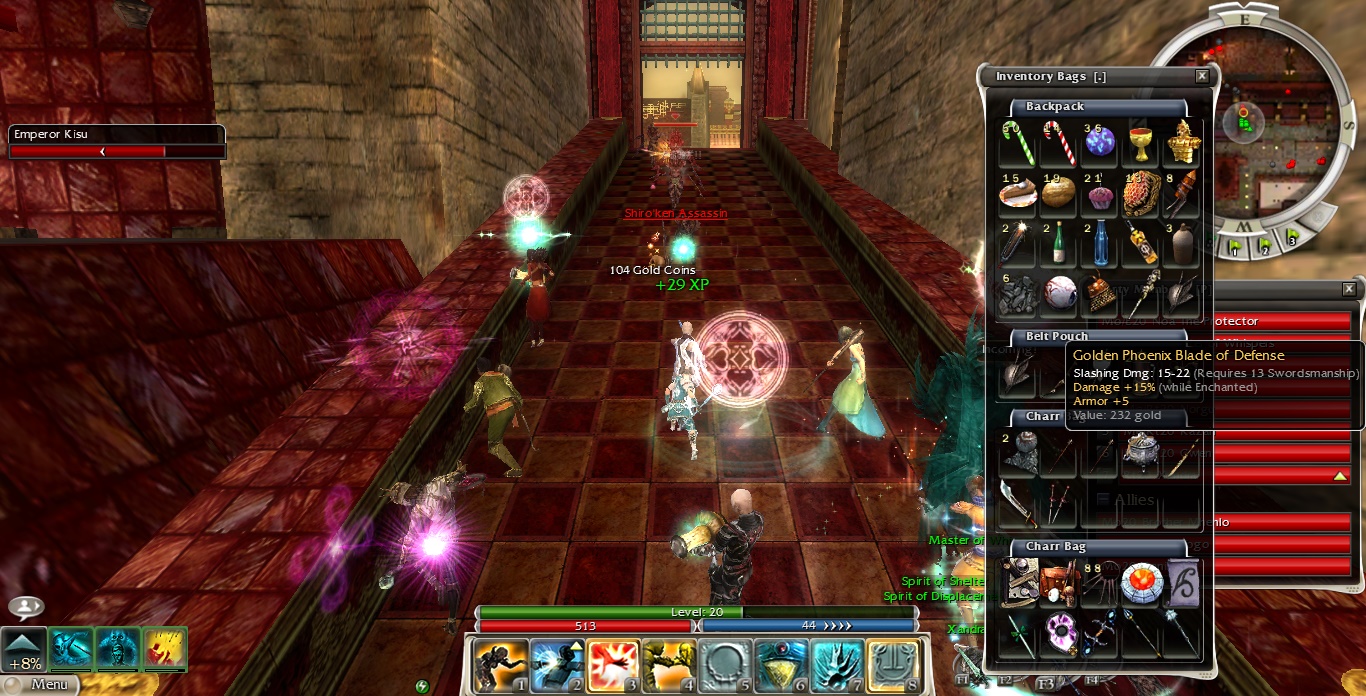The image size is (1366, 696).
Task: Pick the golden chalice in Backpack
Action: pos(1140,143)
